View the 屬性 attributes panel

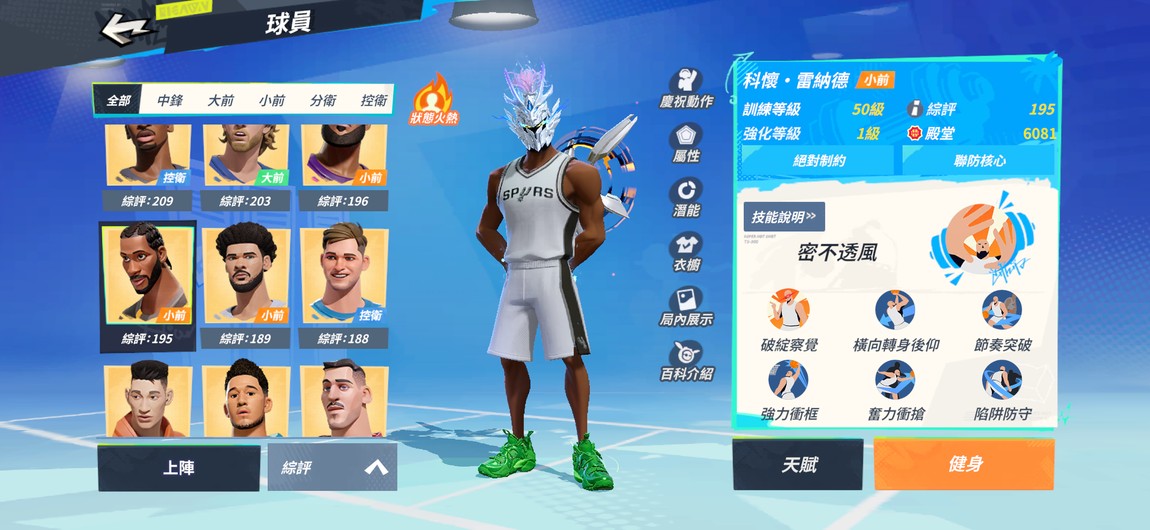[x=686, y=144]
